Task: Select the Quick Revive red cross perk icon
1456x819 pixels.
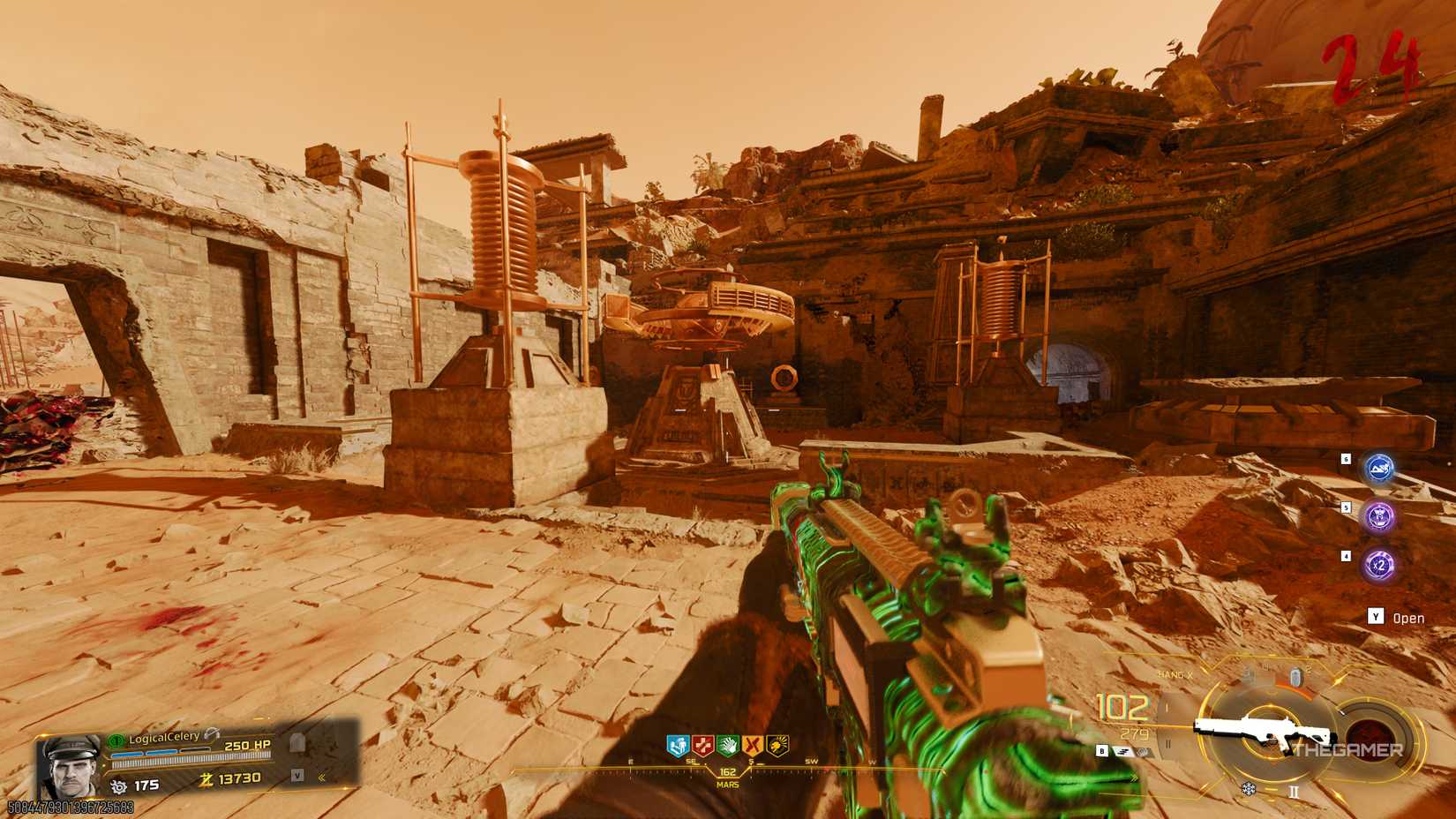Action: click(703, 744)
